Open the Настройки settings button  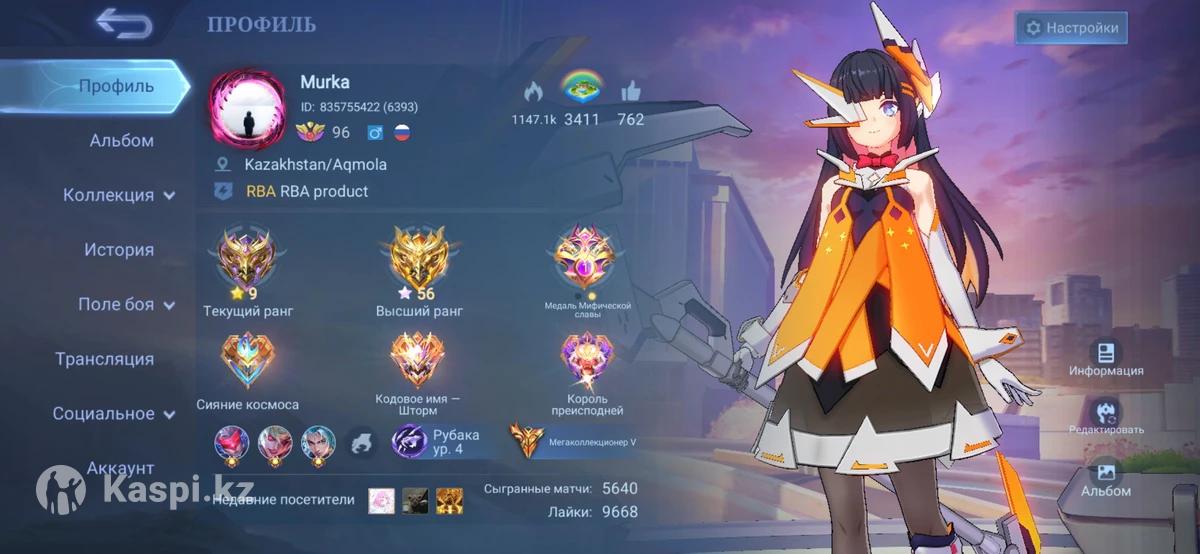[1071, 28]
